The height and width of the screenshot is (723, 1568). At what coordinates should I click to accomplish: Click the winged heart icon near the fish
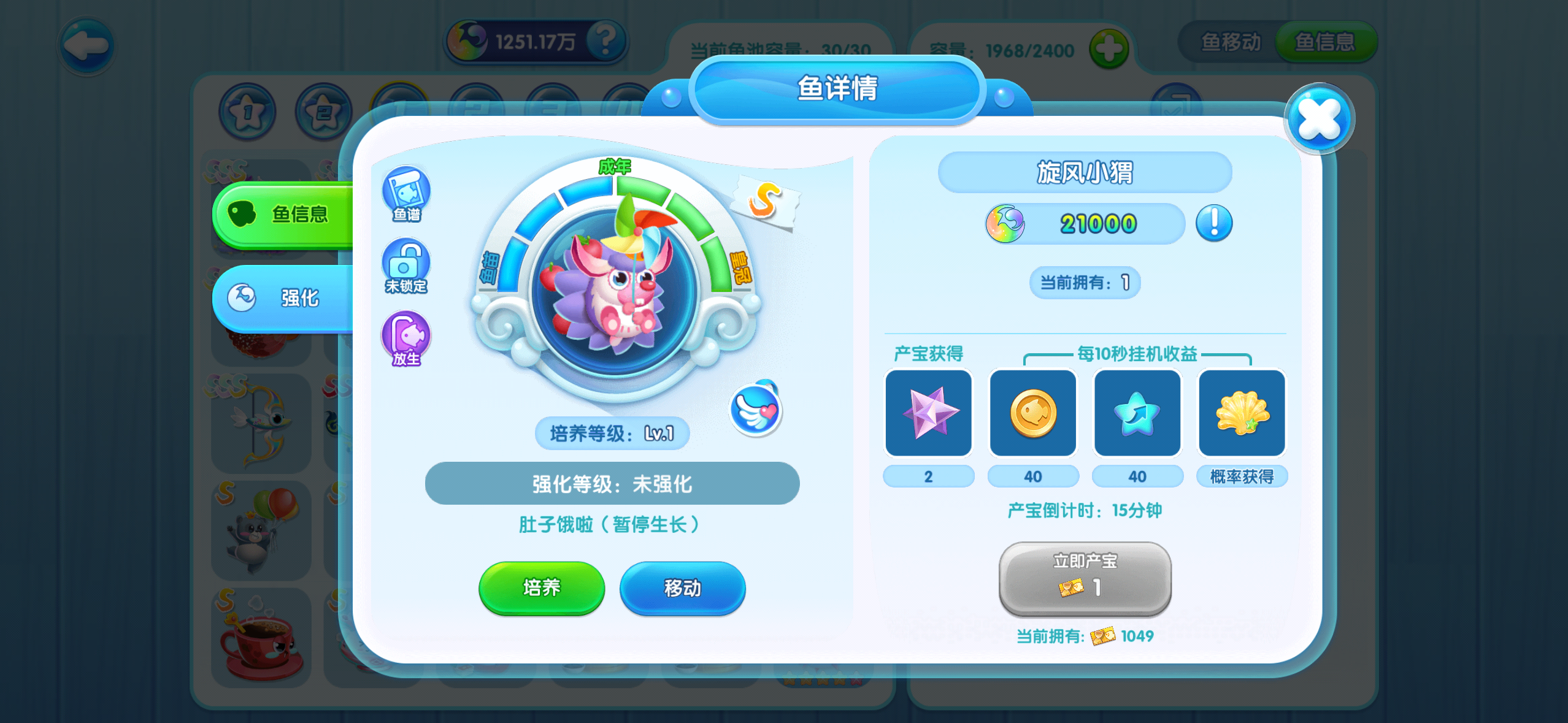click(755, 411)
